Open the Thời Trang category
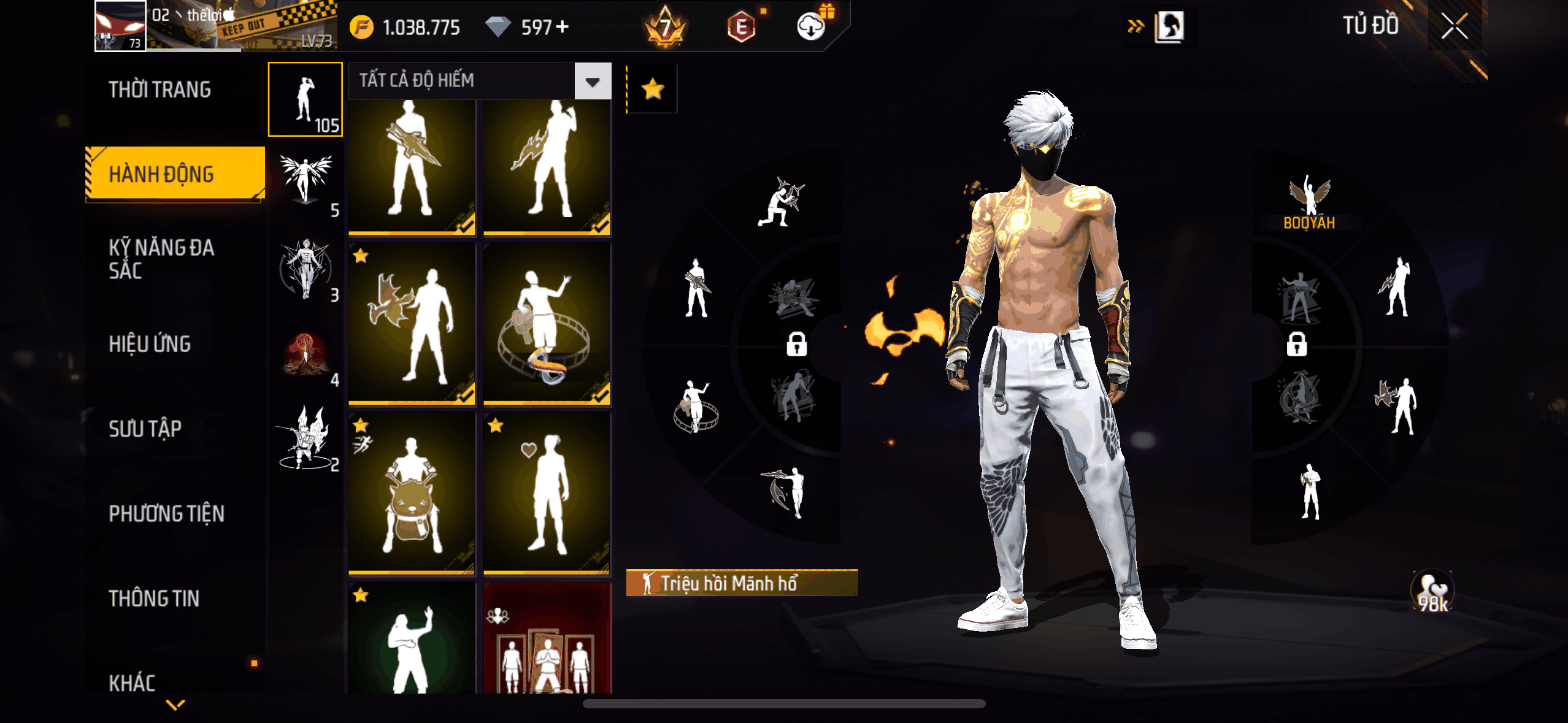Image resolution: width=1568 pixels, height=723 pixels. click(x=159, y=90)
